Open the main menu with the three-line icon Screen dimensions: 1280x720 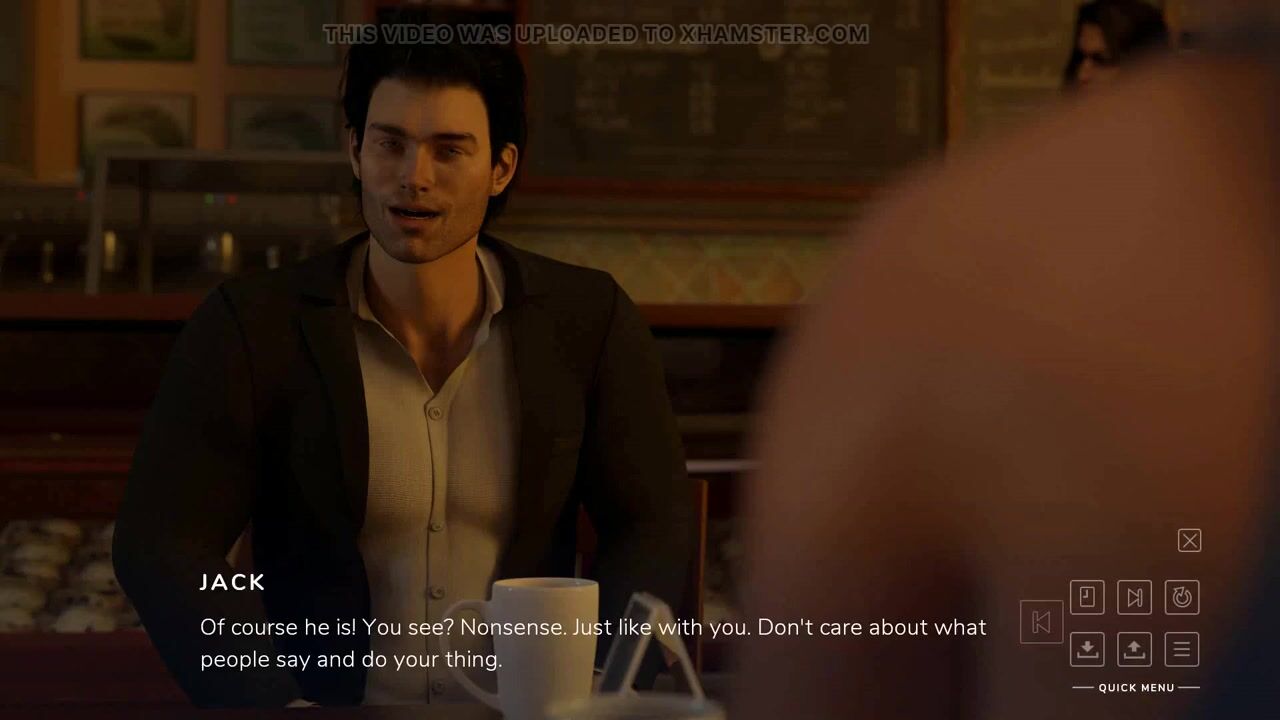click(x=1182, y=649)
